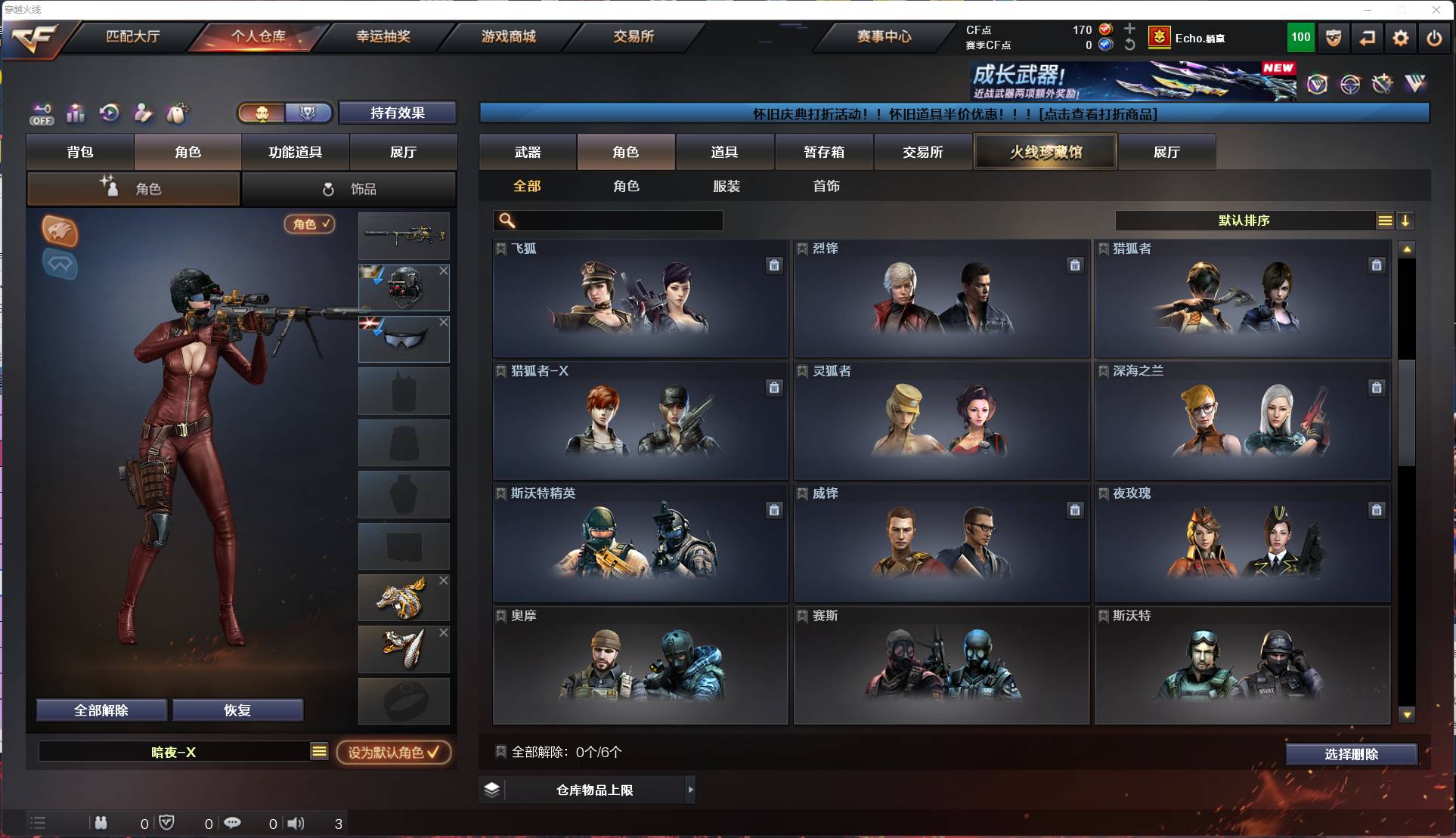
Task: Click the character edit icon in warehouse toolbar
Action: click(x=143, y=113)
